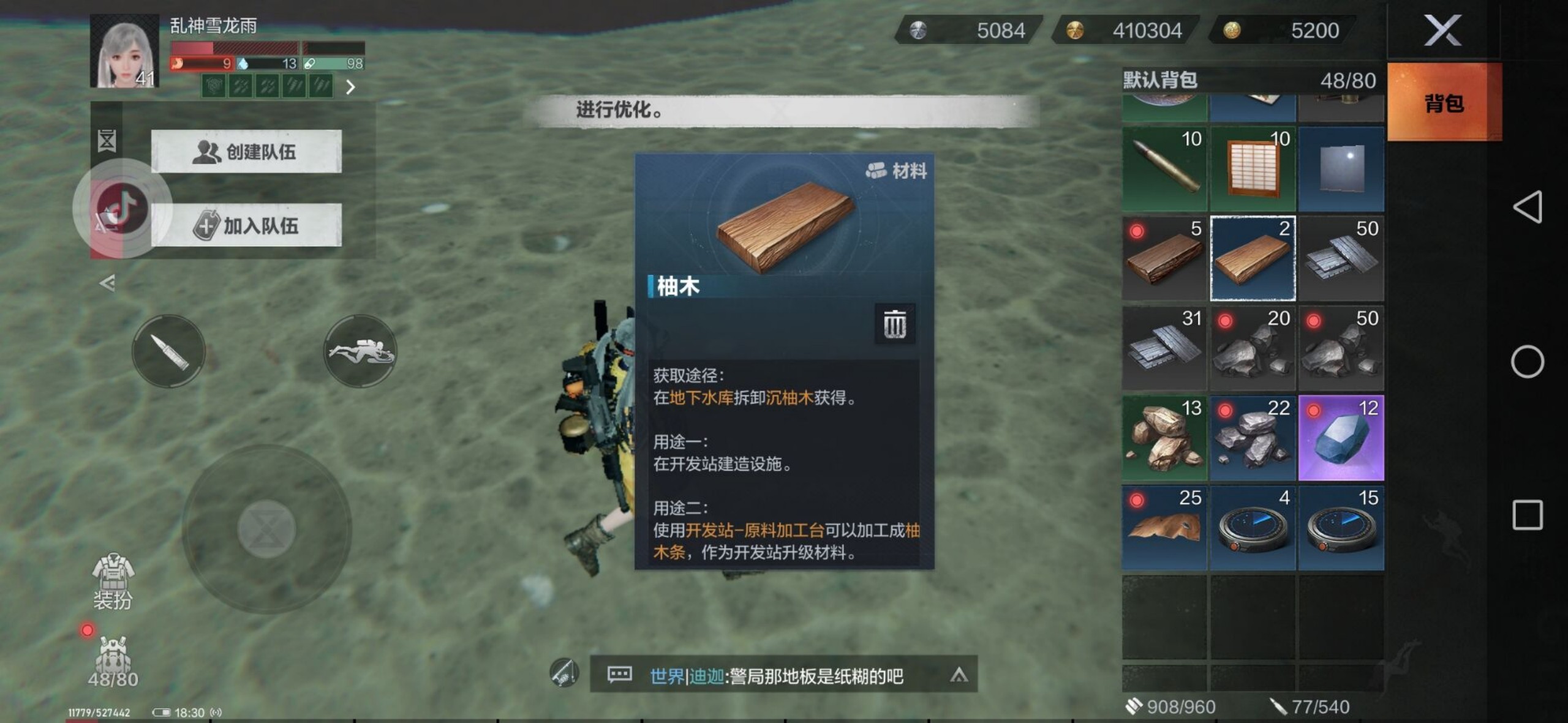1568x723 pixels.
Task: Tap the Android back navigation triangle
Action: pos(1527,207)
